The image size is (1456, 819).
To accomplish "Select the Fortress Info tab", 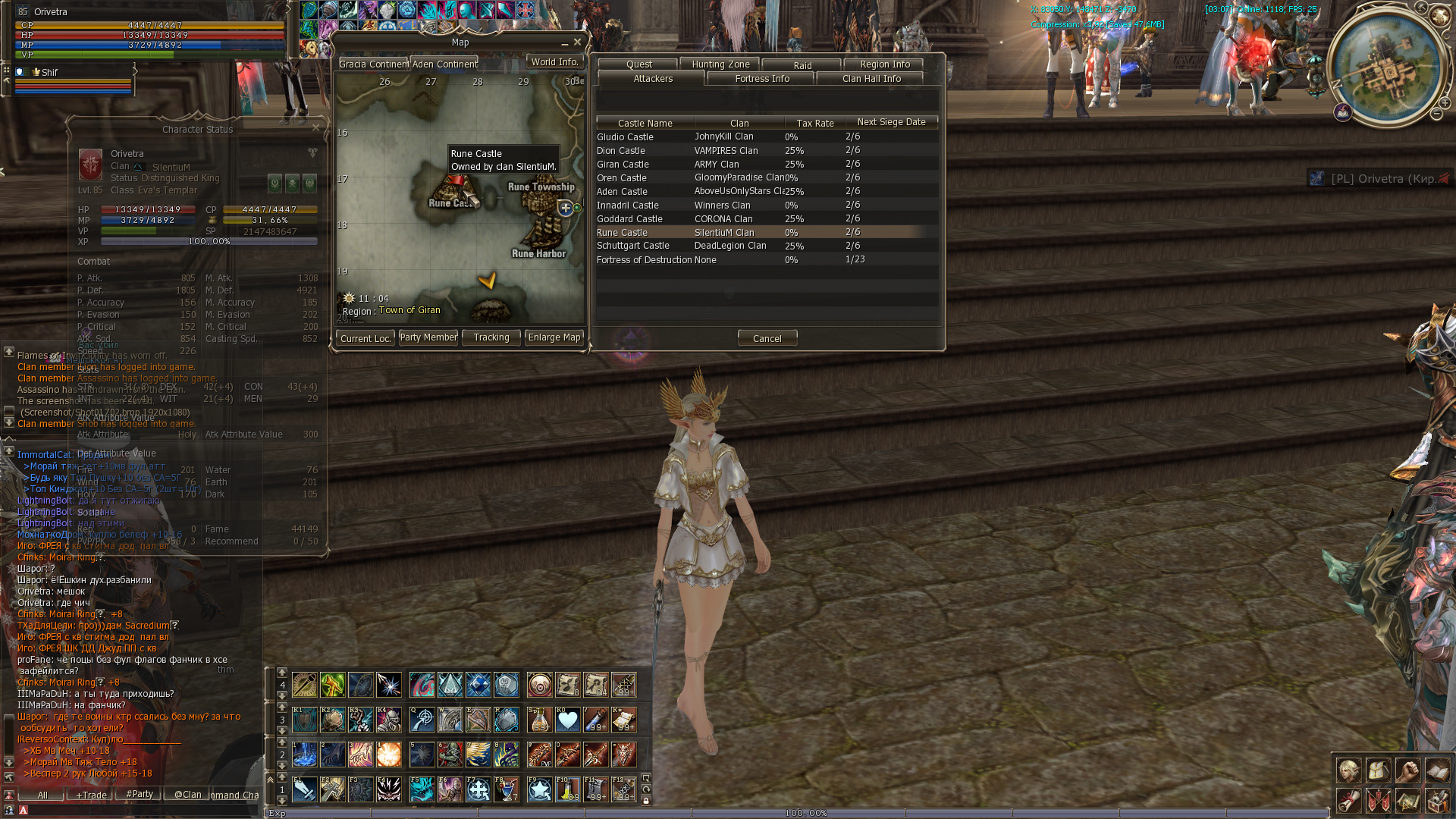I will (761, 79).
